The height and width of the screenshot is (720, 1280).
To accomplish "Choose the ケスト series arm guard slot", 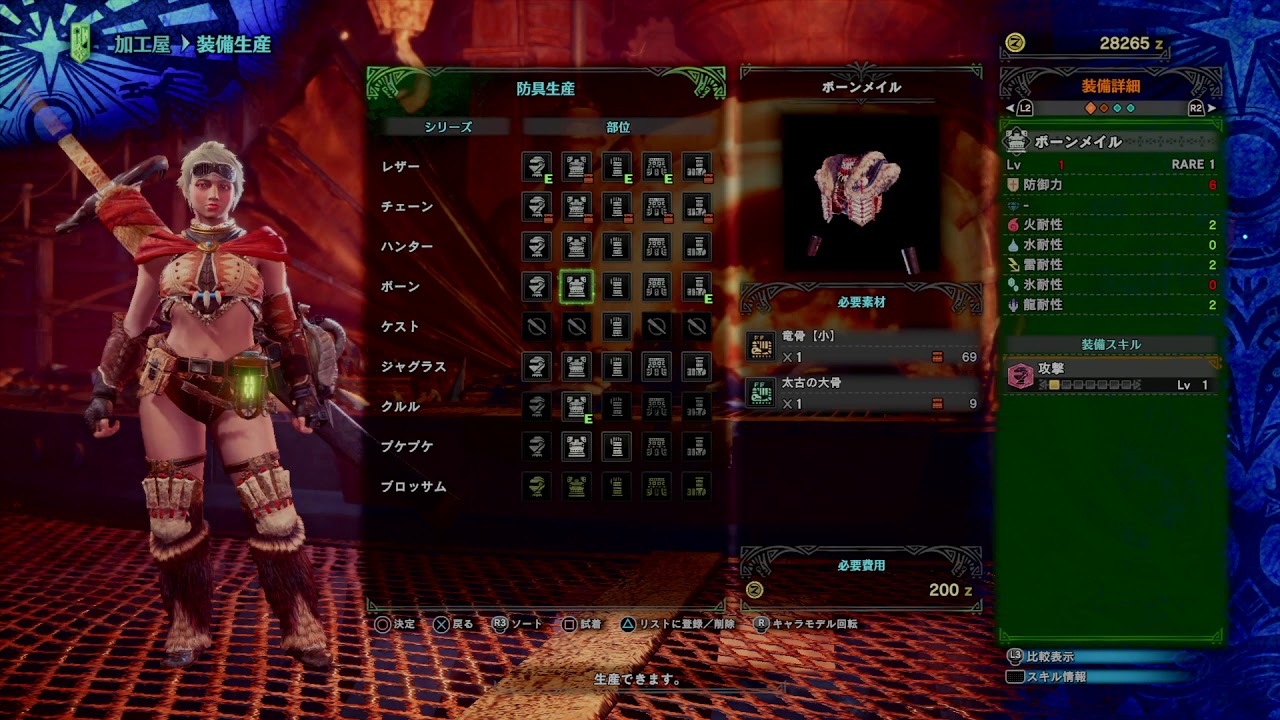I will click(617, 327).
